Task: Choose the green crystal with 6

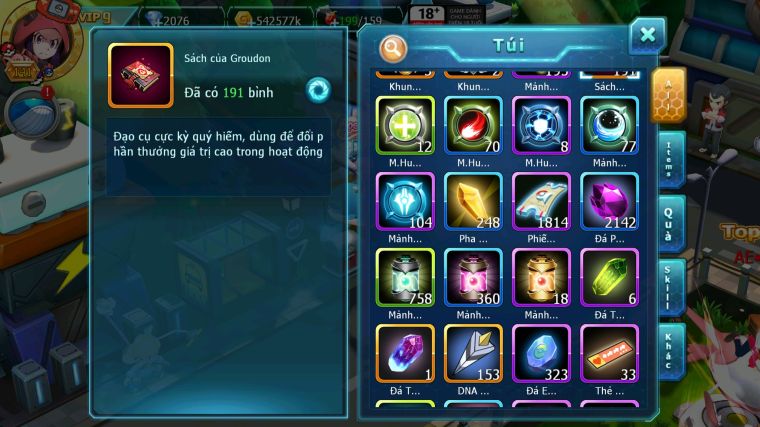Action: coord(609,277)
